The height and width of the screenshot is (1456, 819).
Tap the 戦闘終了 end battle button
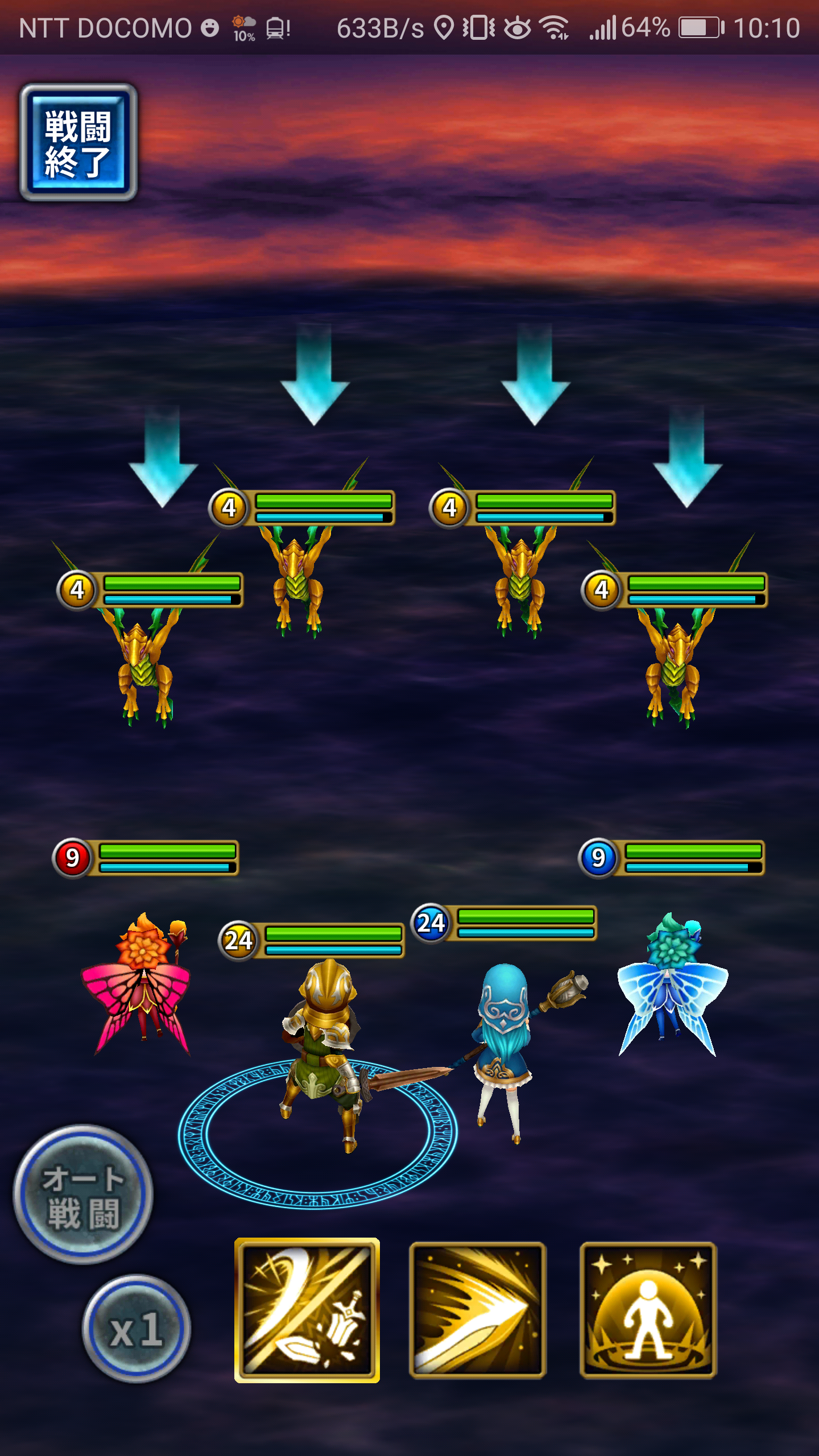78,143
